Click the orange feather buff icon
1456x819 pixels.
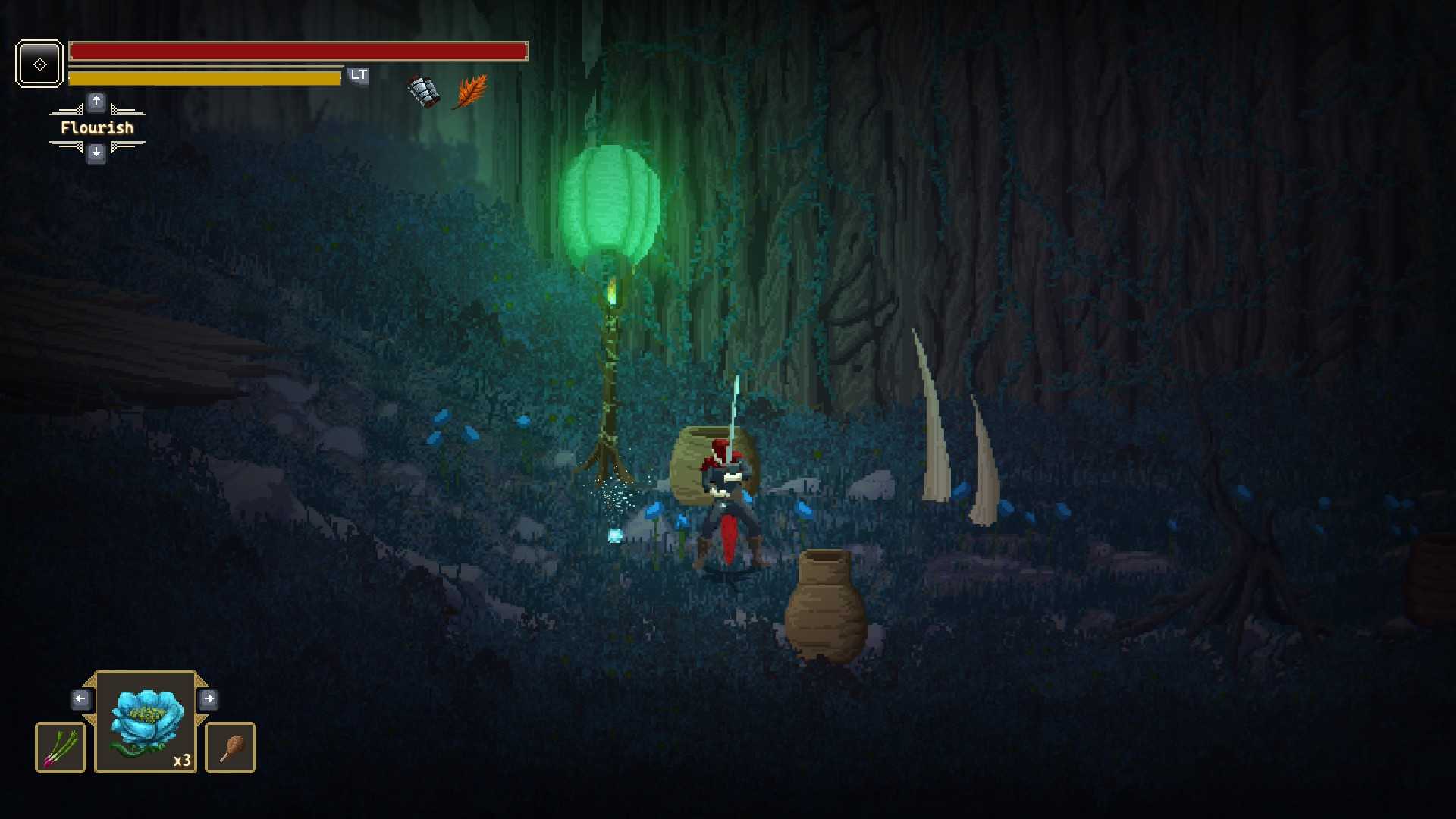pos(471,92)
